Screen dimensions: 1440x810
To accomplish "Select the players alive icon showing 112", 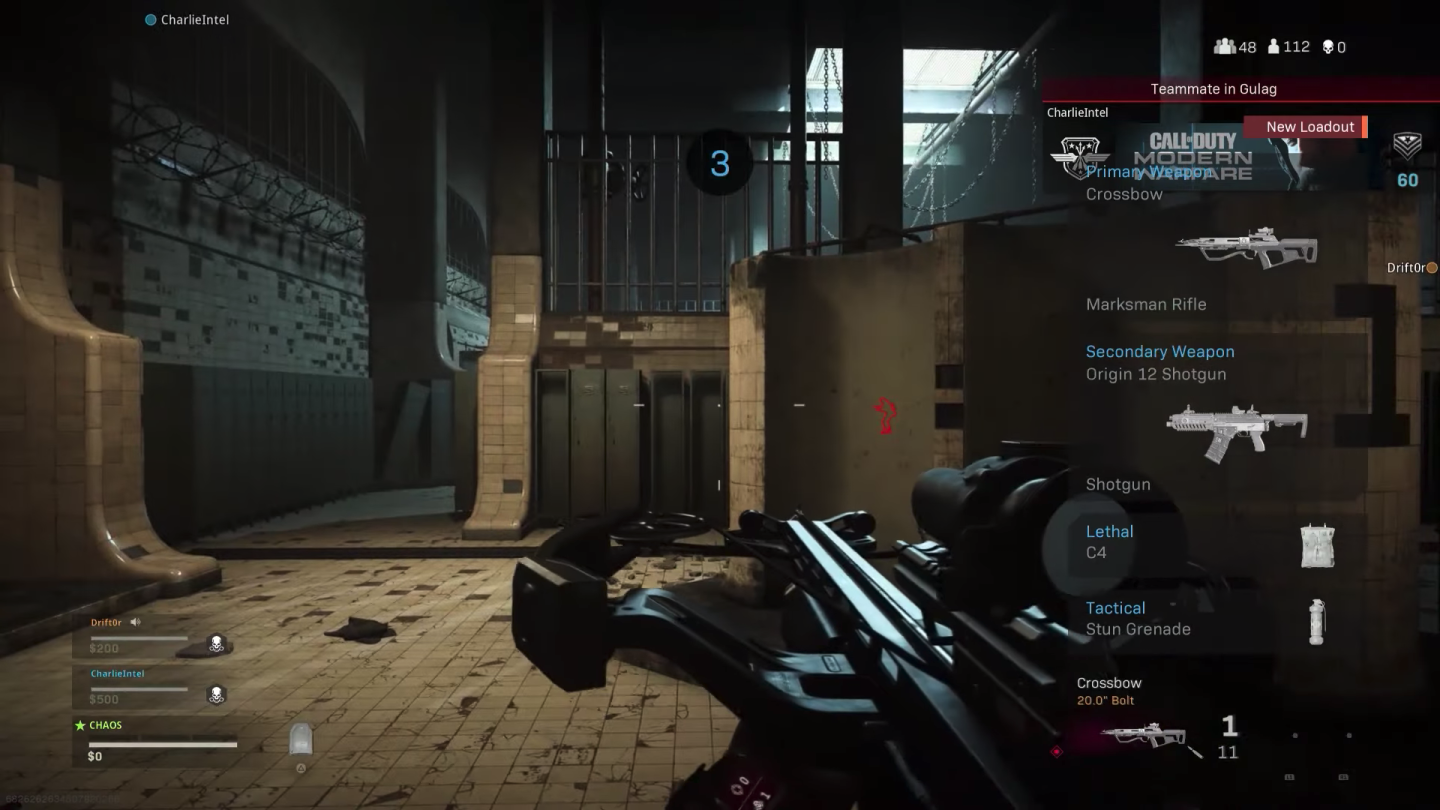I will pos(1272,47).
